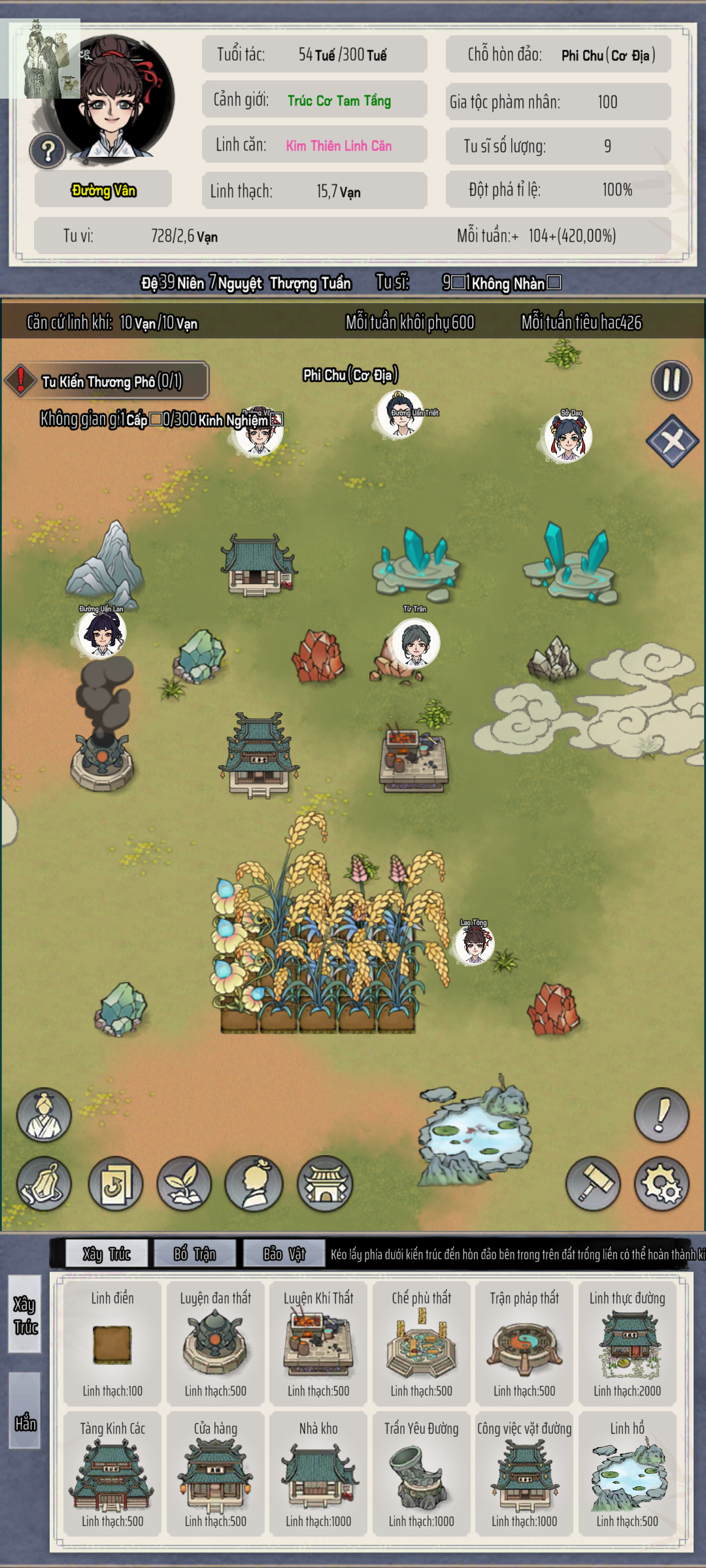Switch to the Bố Trận tab
706x1568 pixels.
195,1253
